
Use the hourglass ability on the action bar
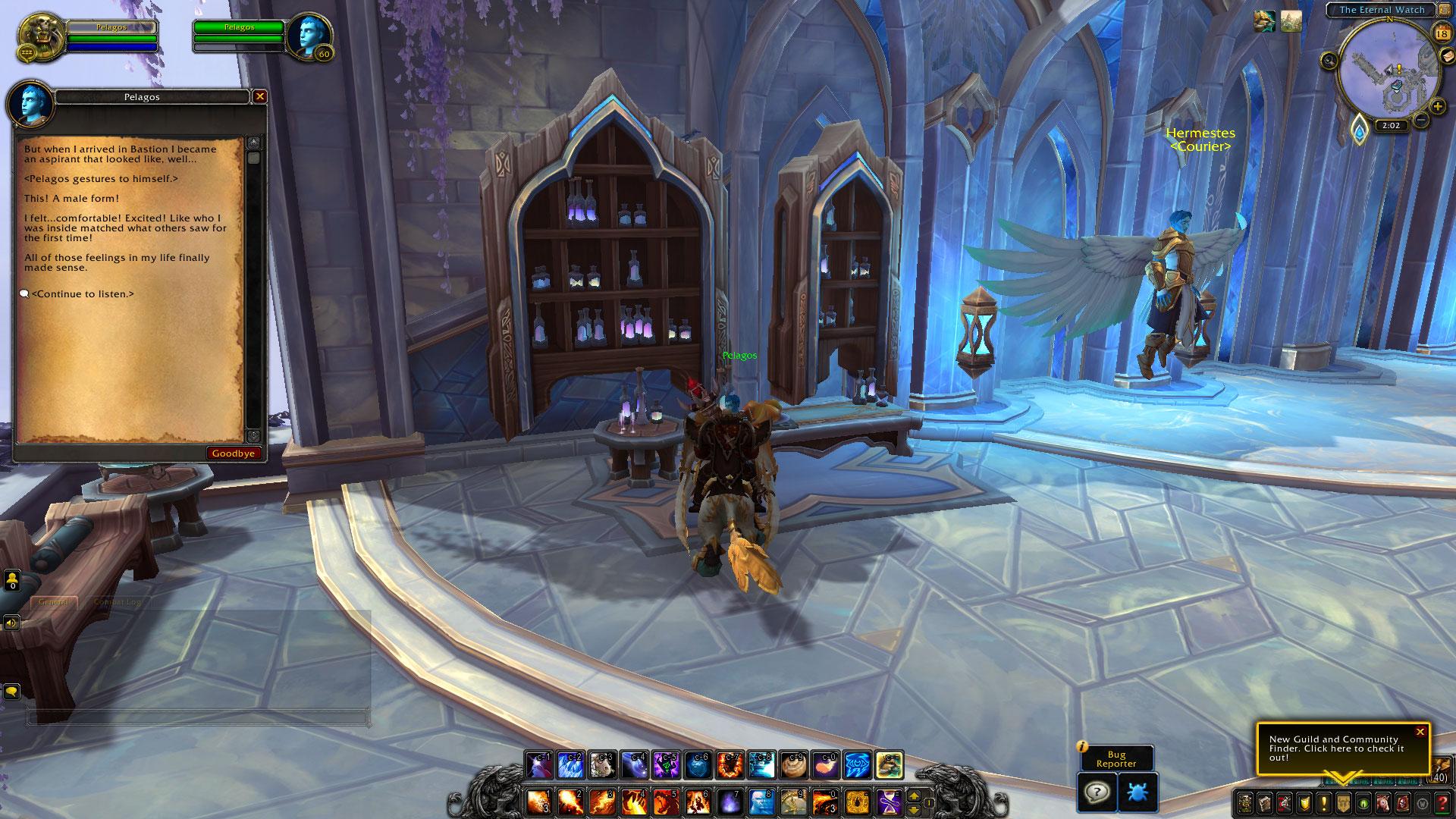[890, 801]
